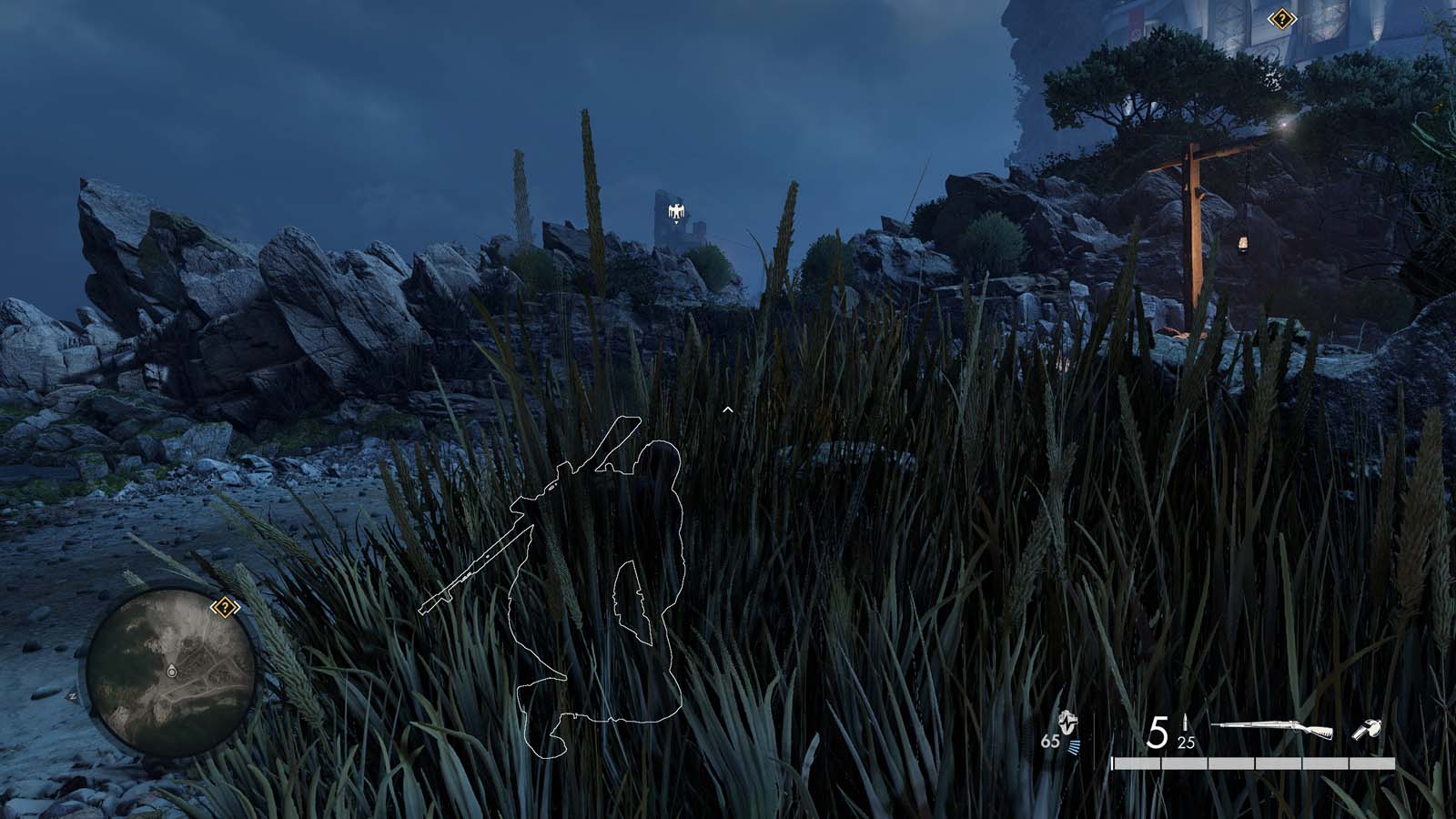Image resolution: width=1456 pixels, height=819 pixels.
Task: Click the player position marker inside the minimap
Action: point(172,672)
